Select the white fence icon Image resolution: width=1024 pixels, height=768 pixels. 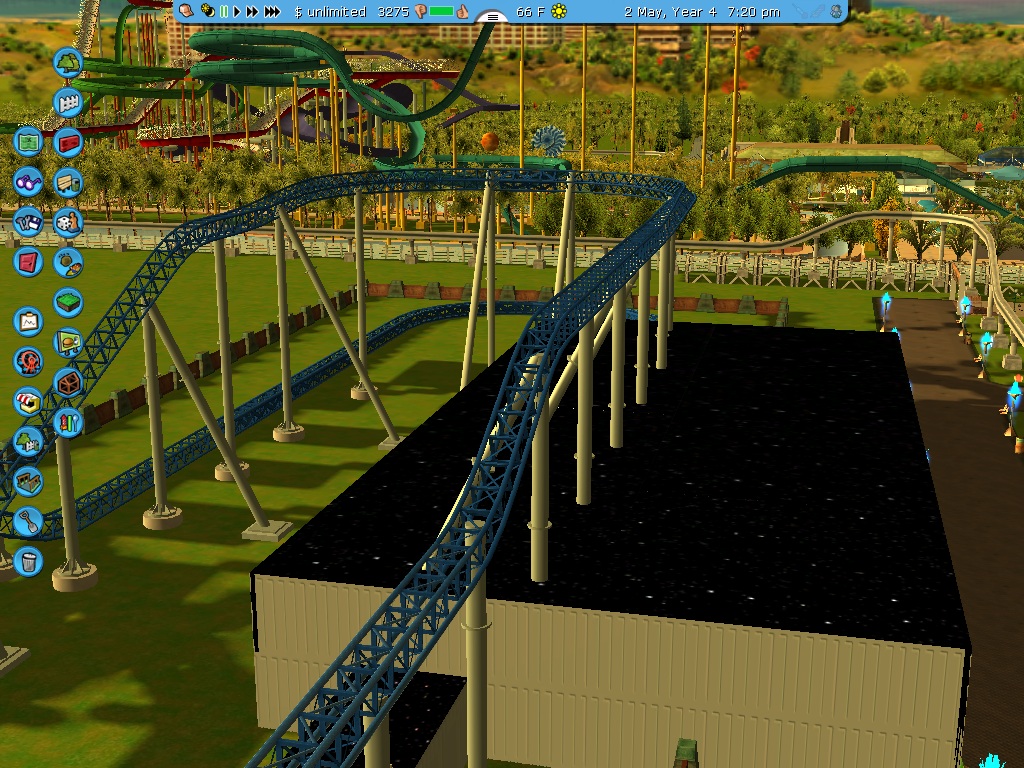coord(68,103)
